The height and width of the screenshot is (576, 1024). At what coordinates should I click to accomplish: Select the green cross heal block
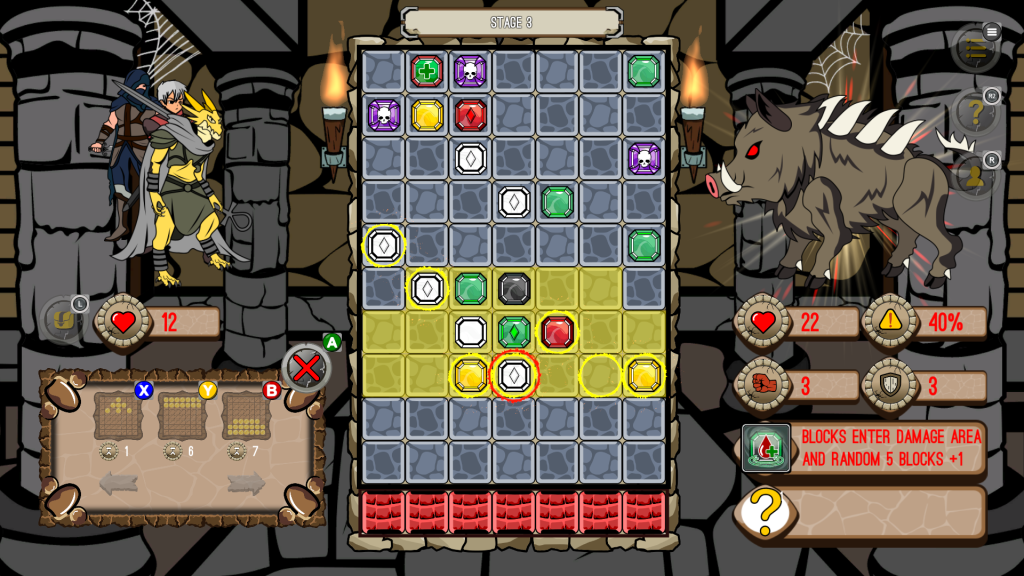coord(427,72)
